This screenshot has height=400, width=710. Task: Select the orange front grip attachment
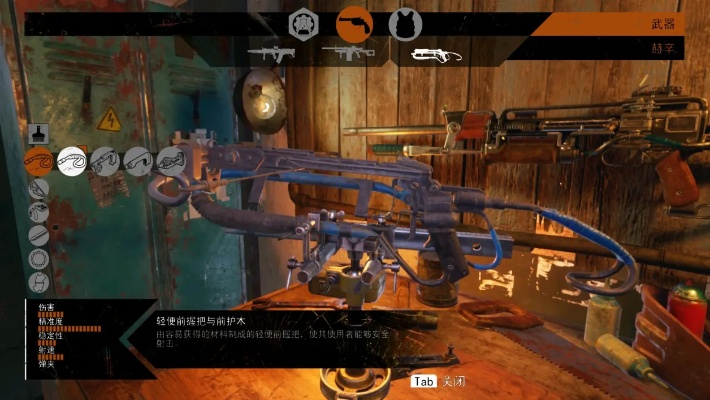pyautogui.click(x=39, y=161)
